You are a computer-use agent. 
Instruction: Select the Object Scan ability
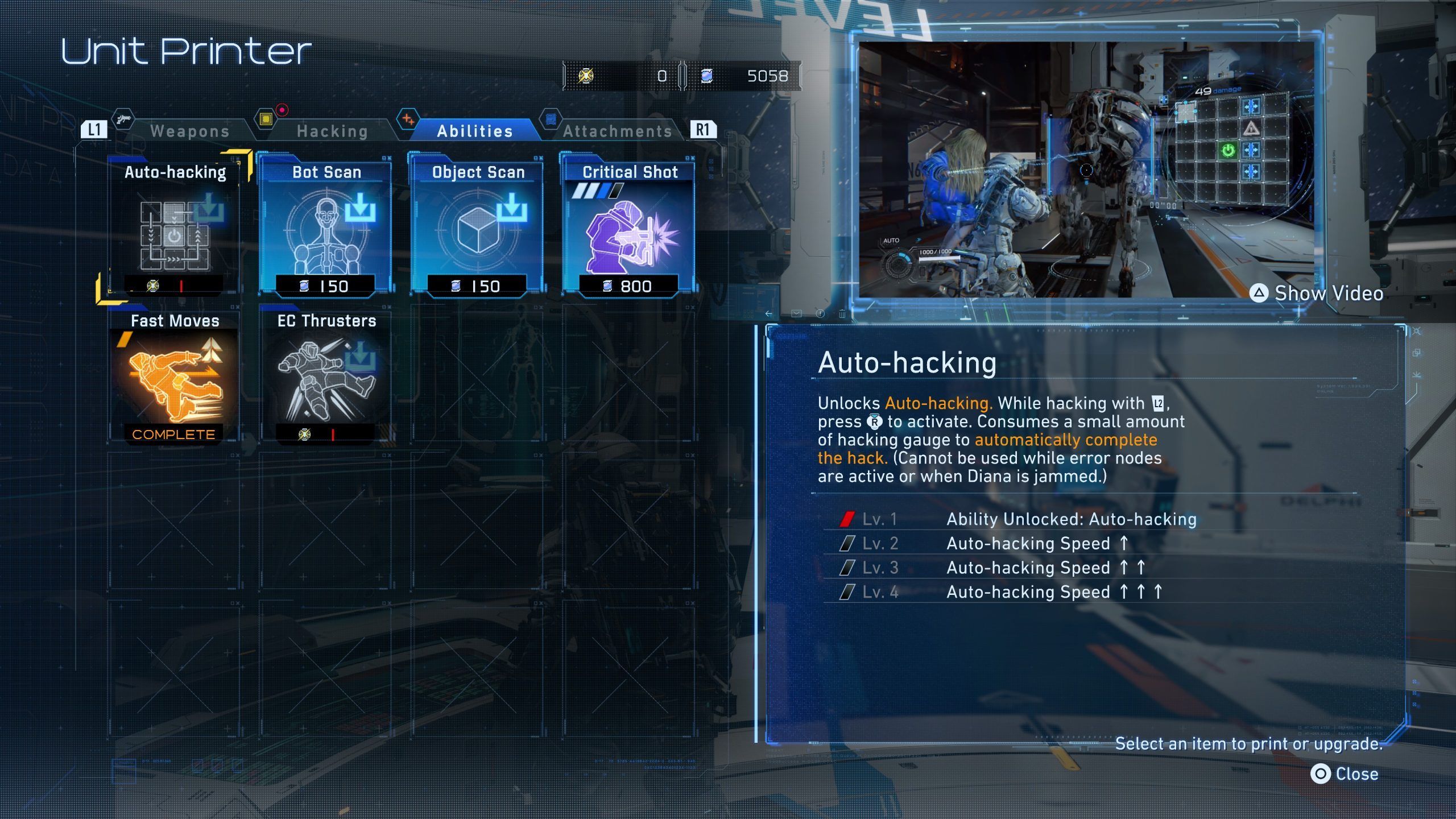click(x=477, y=227)
